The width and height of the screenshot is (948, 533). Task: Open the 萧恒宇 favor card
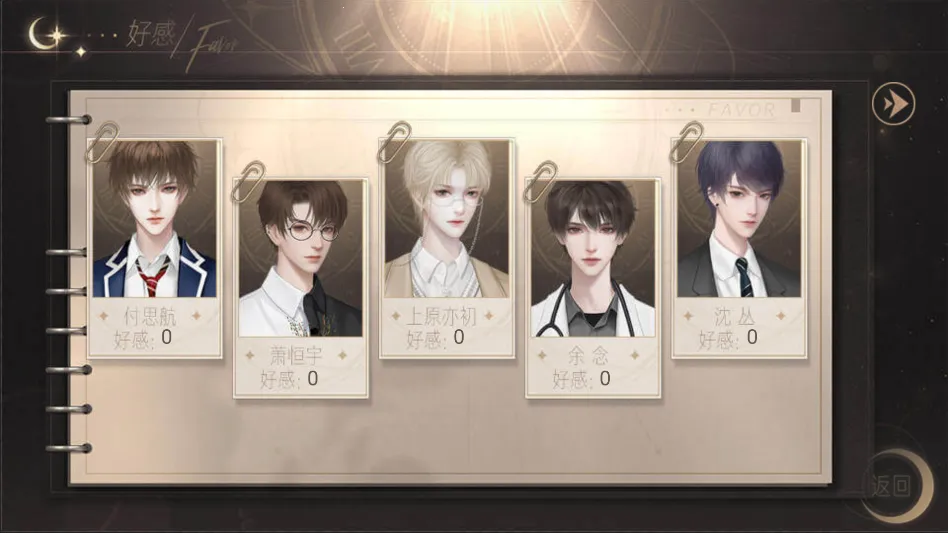click(300, 285)
